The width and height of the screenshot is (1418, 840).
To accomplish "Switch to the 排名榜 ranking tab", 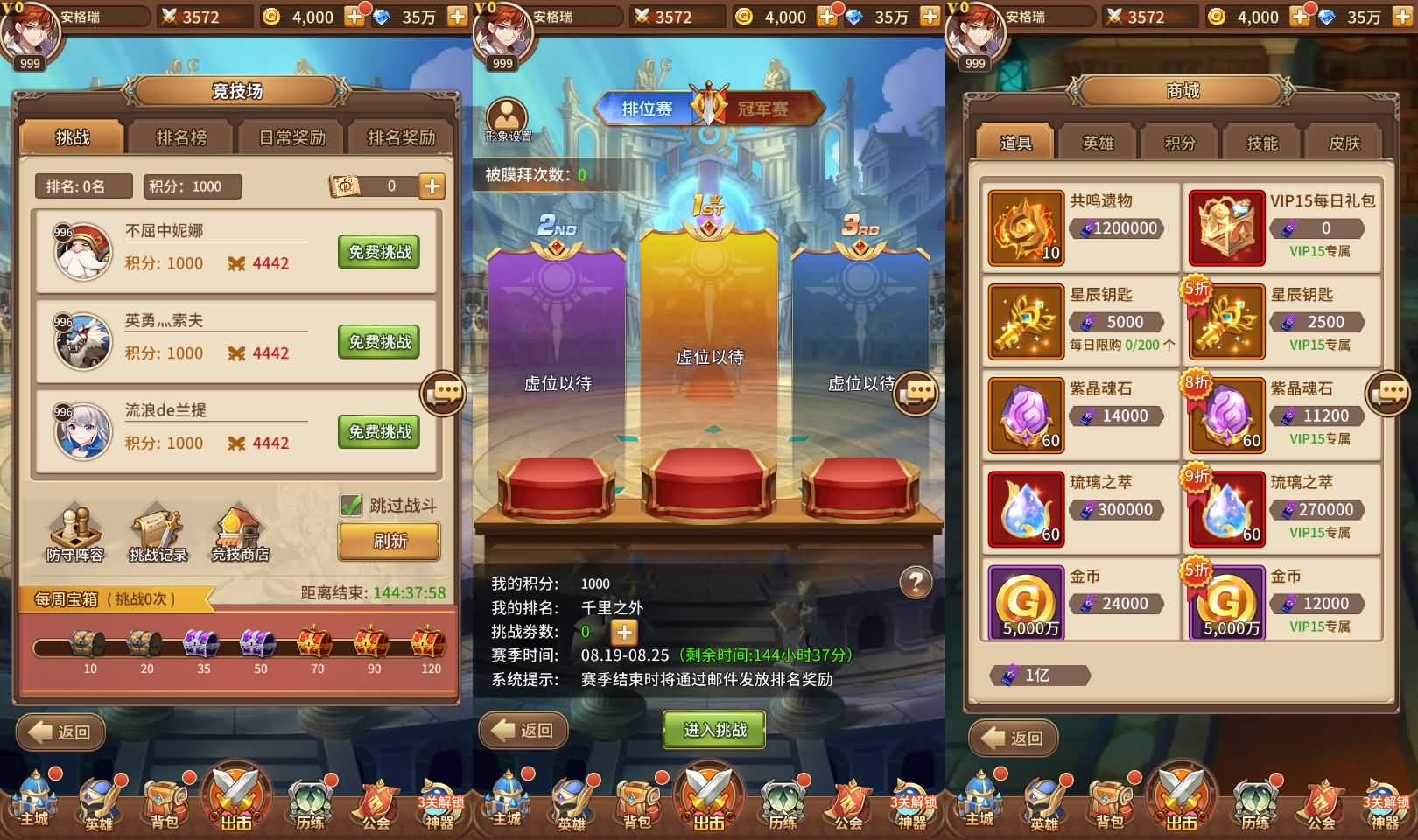I will 181,137.
